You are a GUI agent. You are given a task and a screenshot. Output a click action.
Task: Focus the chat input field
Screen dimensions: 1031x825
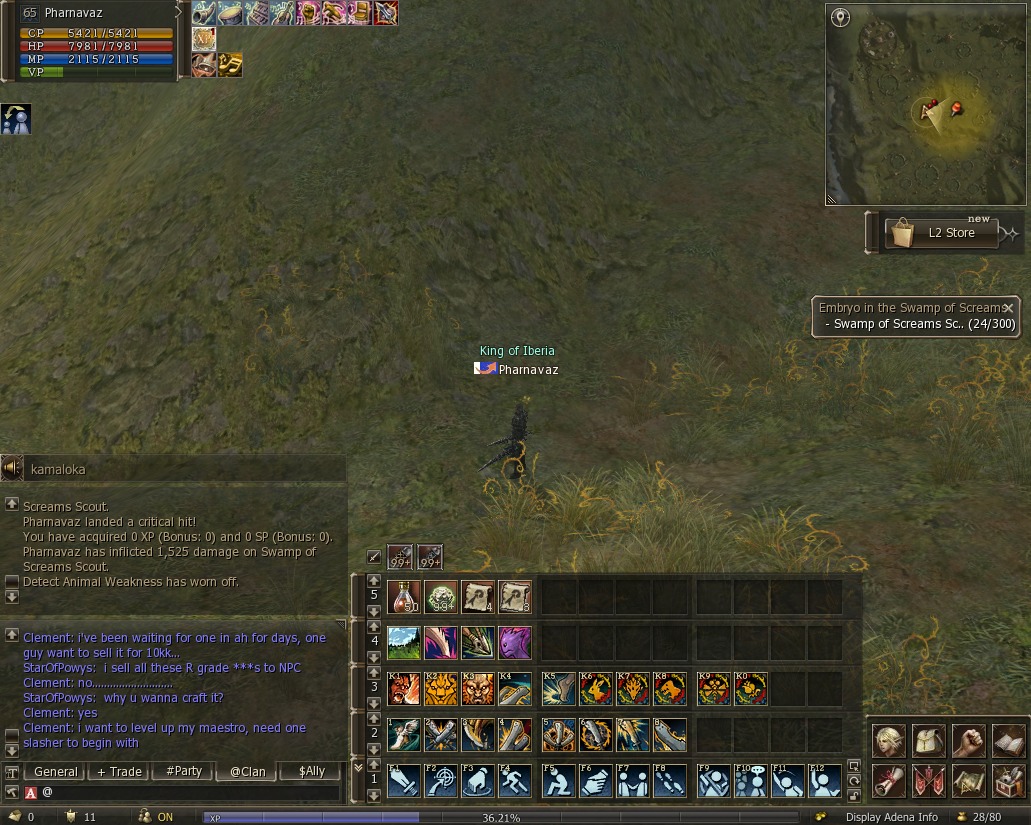(x=190, y=792)
